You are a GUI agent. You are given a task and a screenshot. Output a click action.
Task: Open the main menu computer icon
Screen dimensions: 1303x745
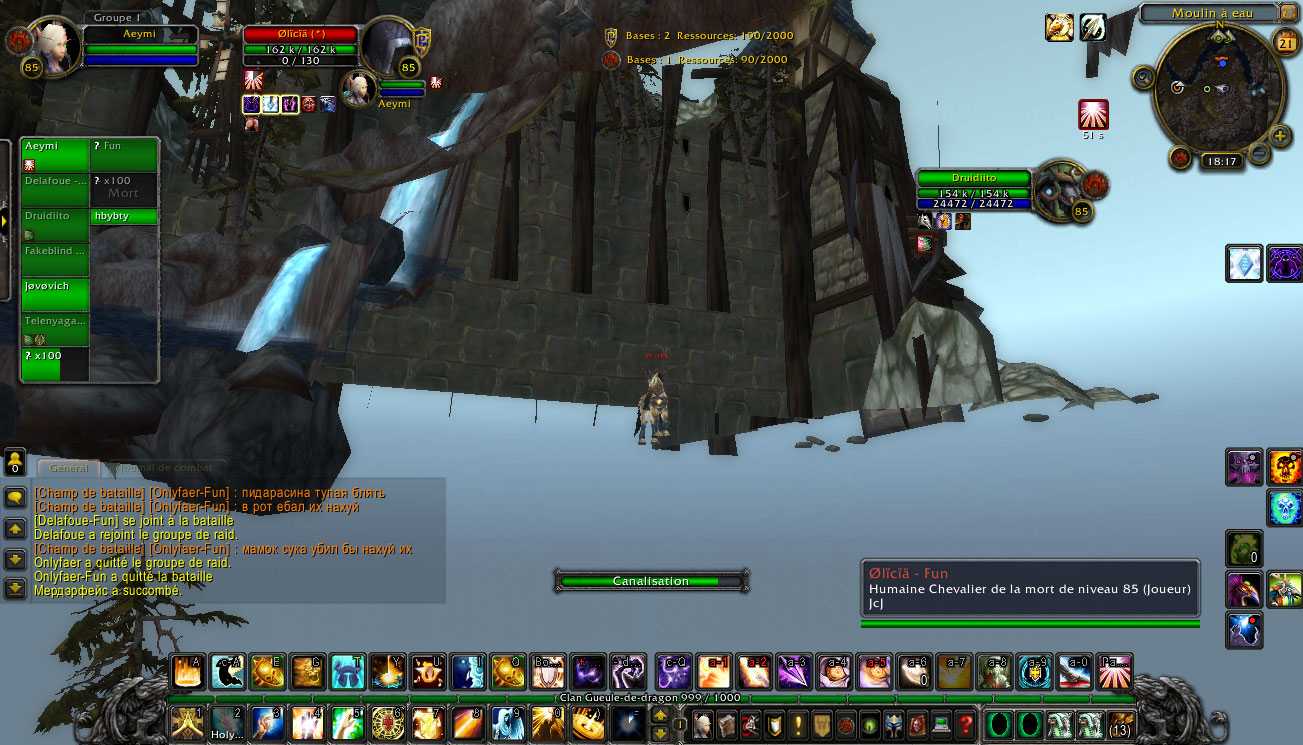coord(941,723)
